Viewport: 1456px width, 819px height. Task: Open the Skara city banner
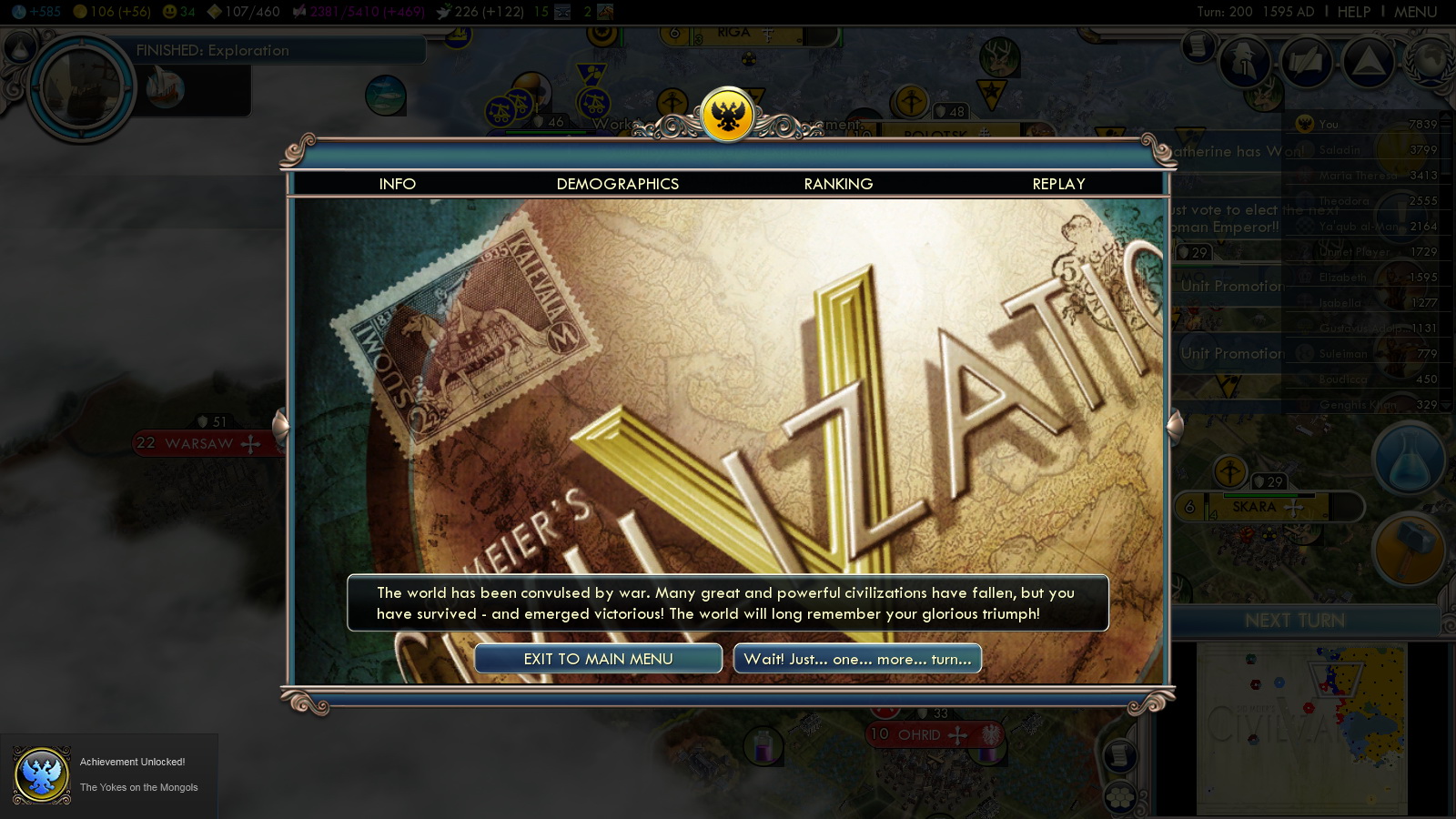click(x=1256, y=507)
